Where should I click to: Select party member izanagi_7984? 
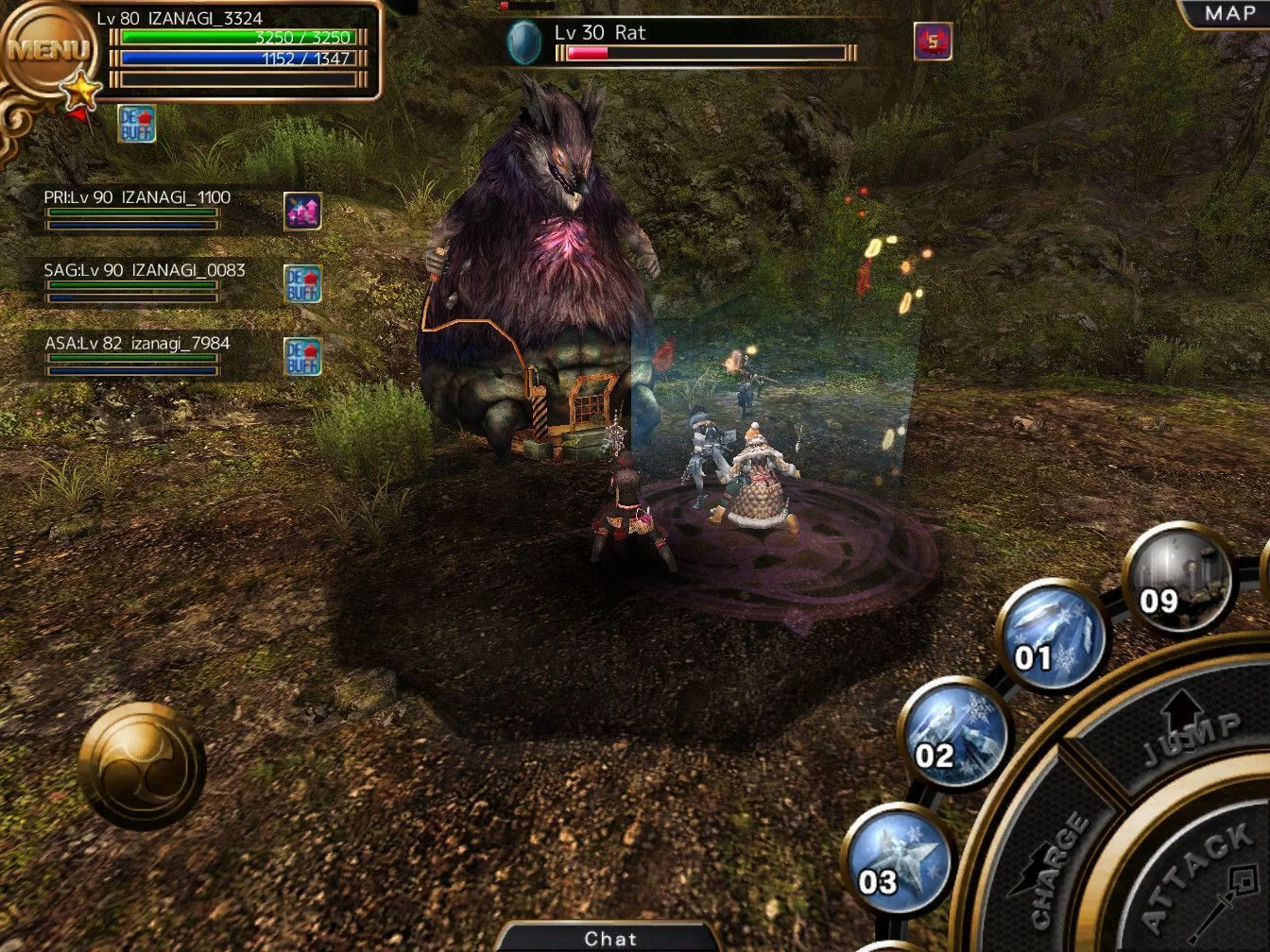(x=136, y=353)
